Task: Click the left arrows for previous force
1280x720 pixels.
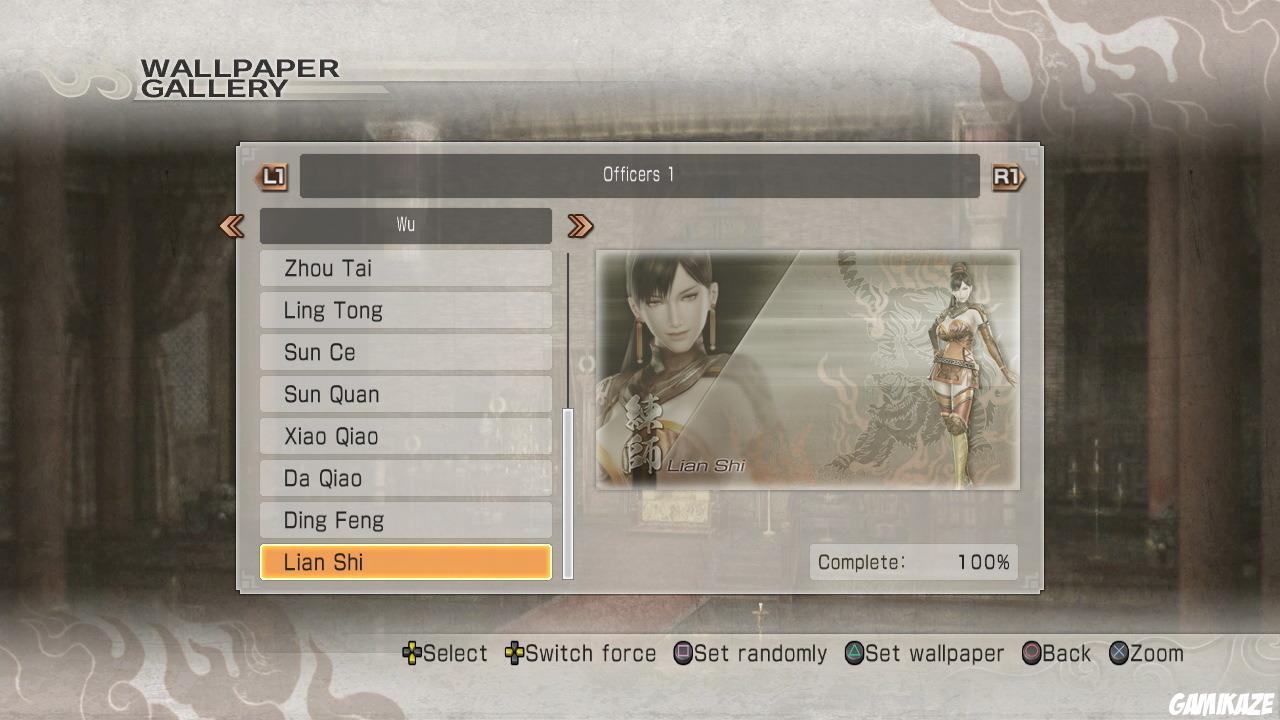Action: pos(232,226)
